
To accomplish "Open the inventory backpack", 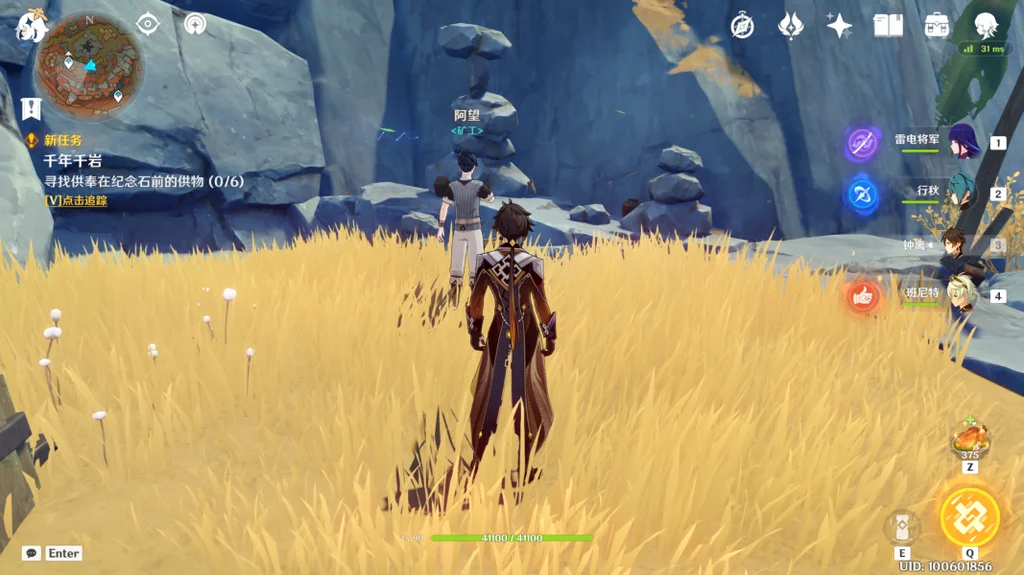I will [937, 26].
